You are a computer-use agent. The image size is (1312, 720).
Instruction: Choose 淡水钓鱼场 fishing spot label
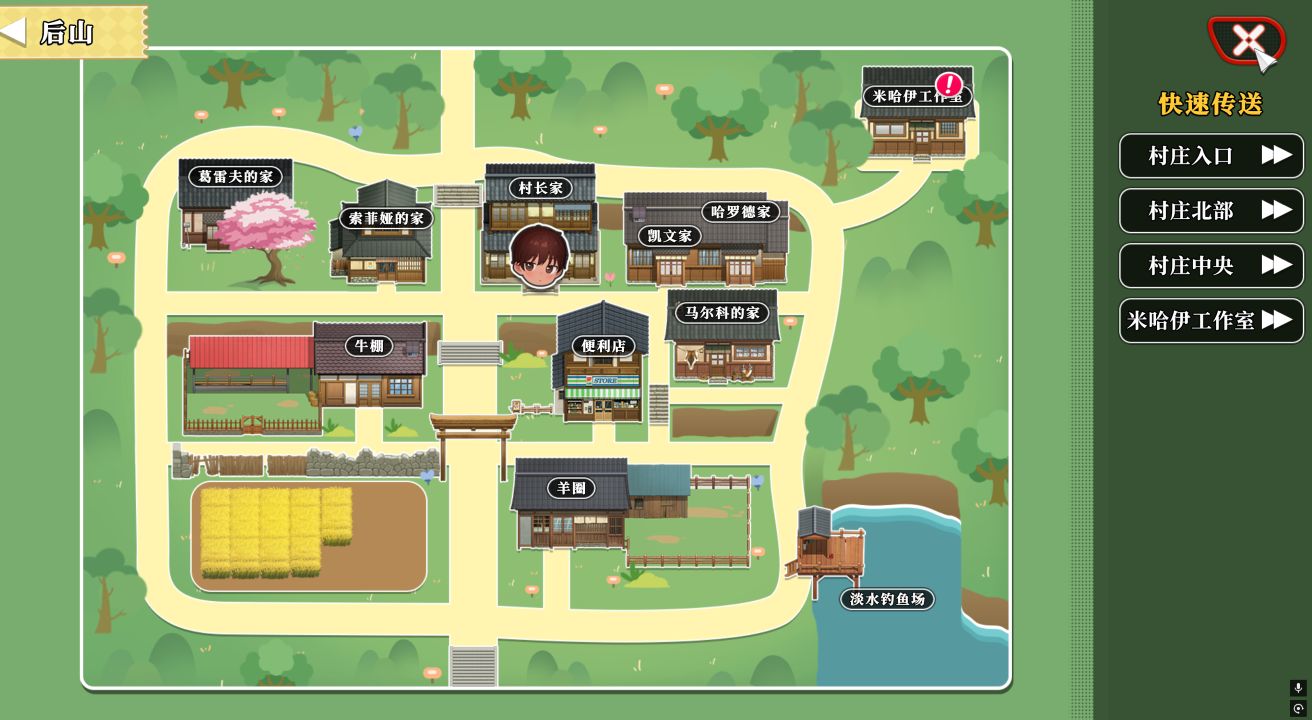point(887,599)
